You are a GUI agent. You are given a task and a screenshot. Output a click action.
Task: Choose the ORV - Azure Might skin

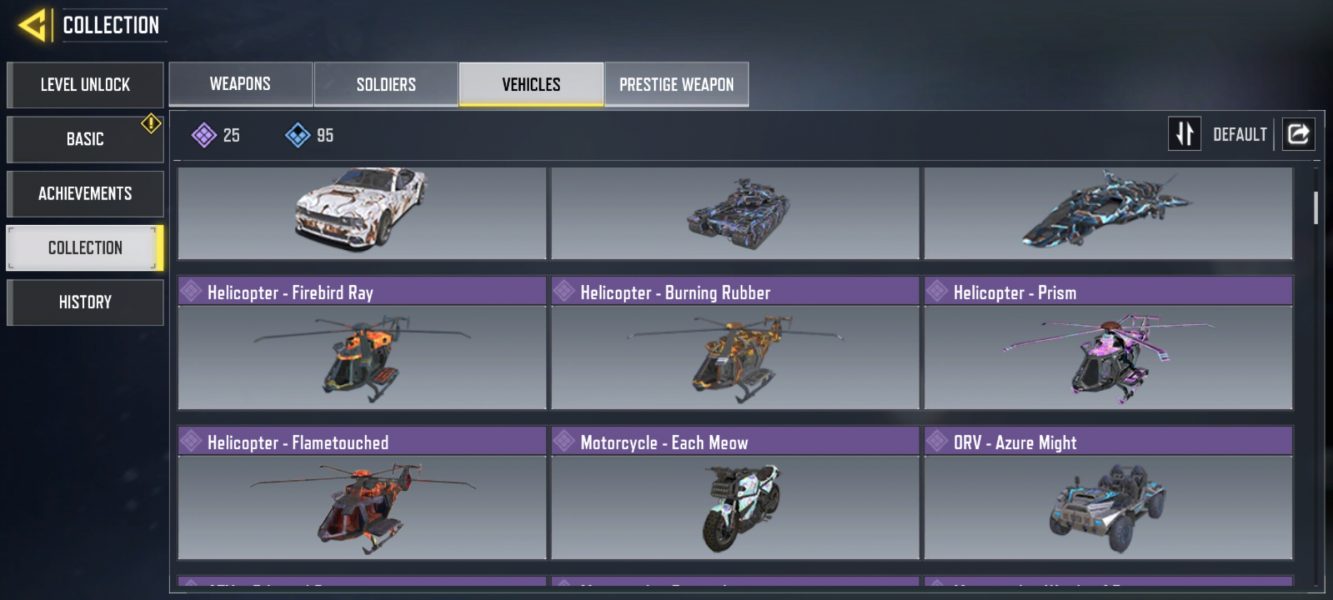coord(1108,495)
